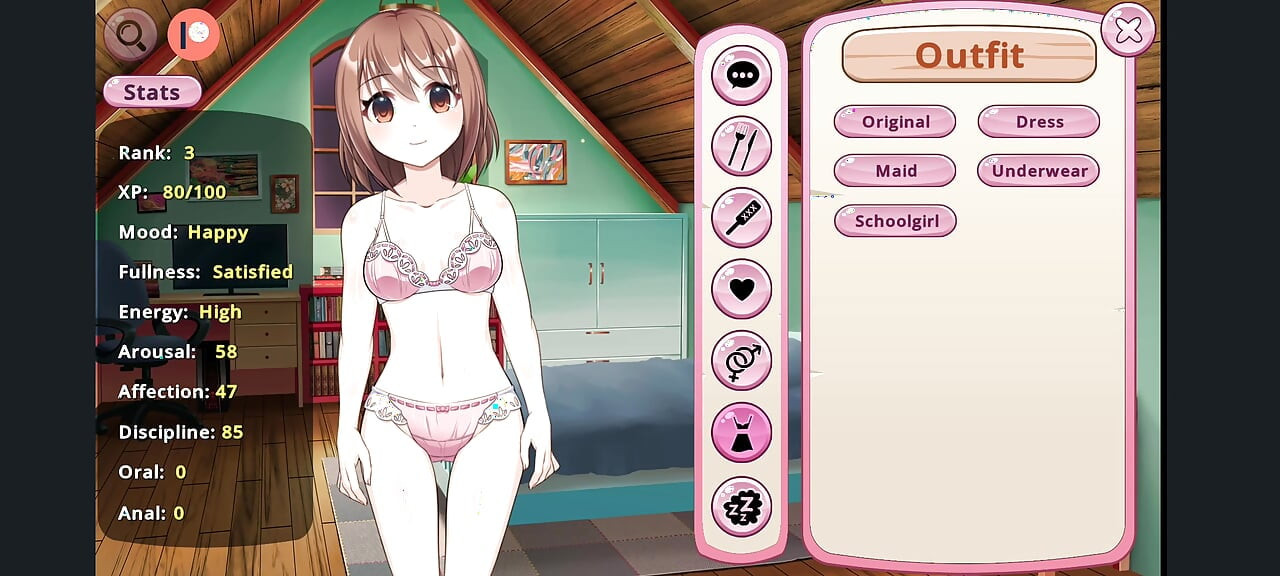
Task: Open the speech bubble talk menu
Action: pyautogui.click(x=741, y=75)
